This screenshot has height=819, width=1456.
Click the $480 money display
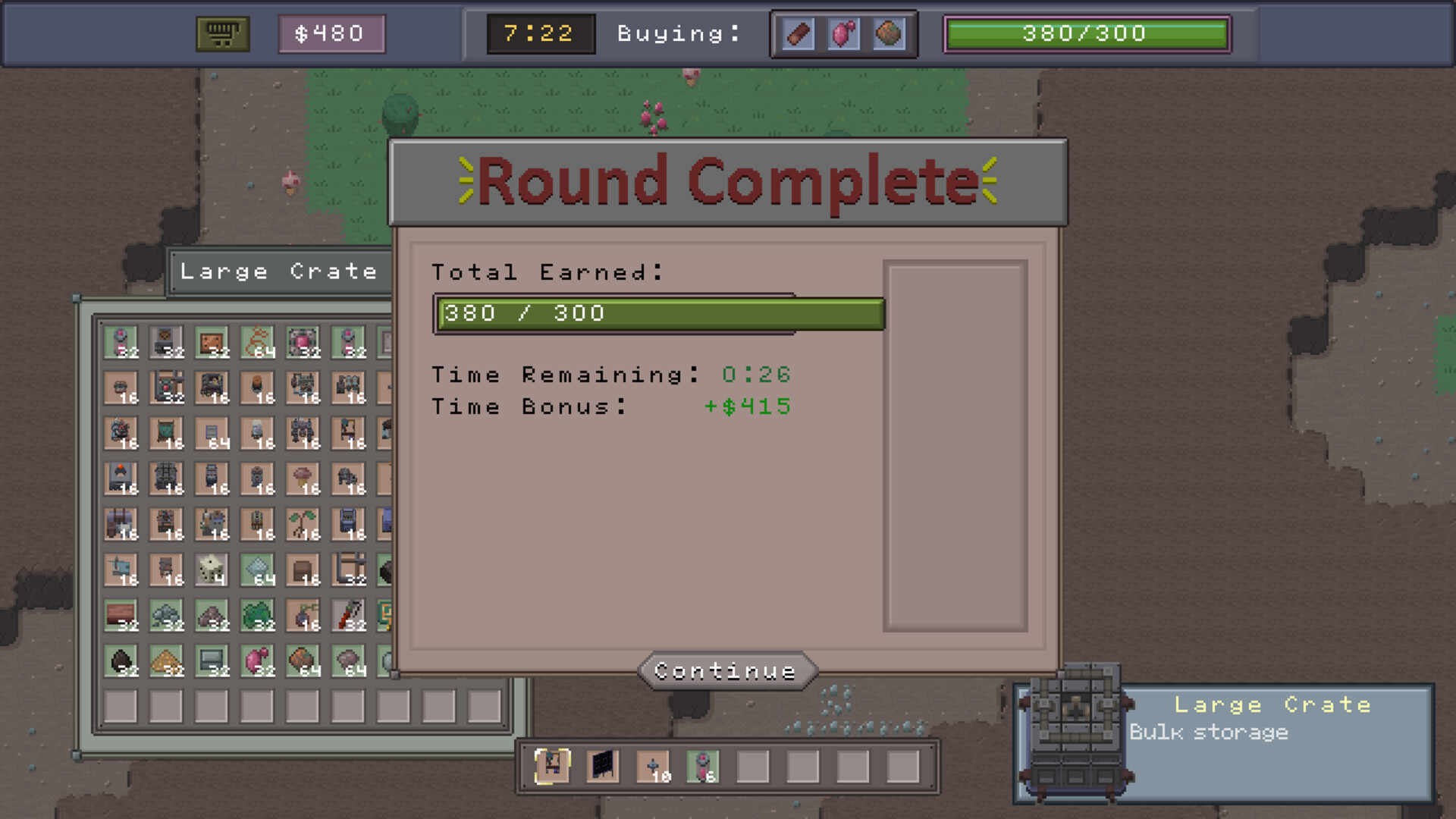click(x=331, y=33)
